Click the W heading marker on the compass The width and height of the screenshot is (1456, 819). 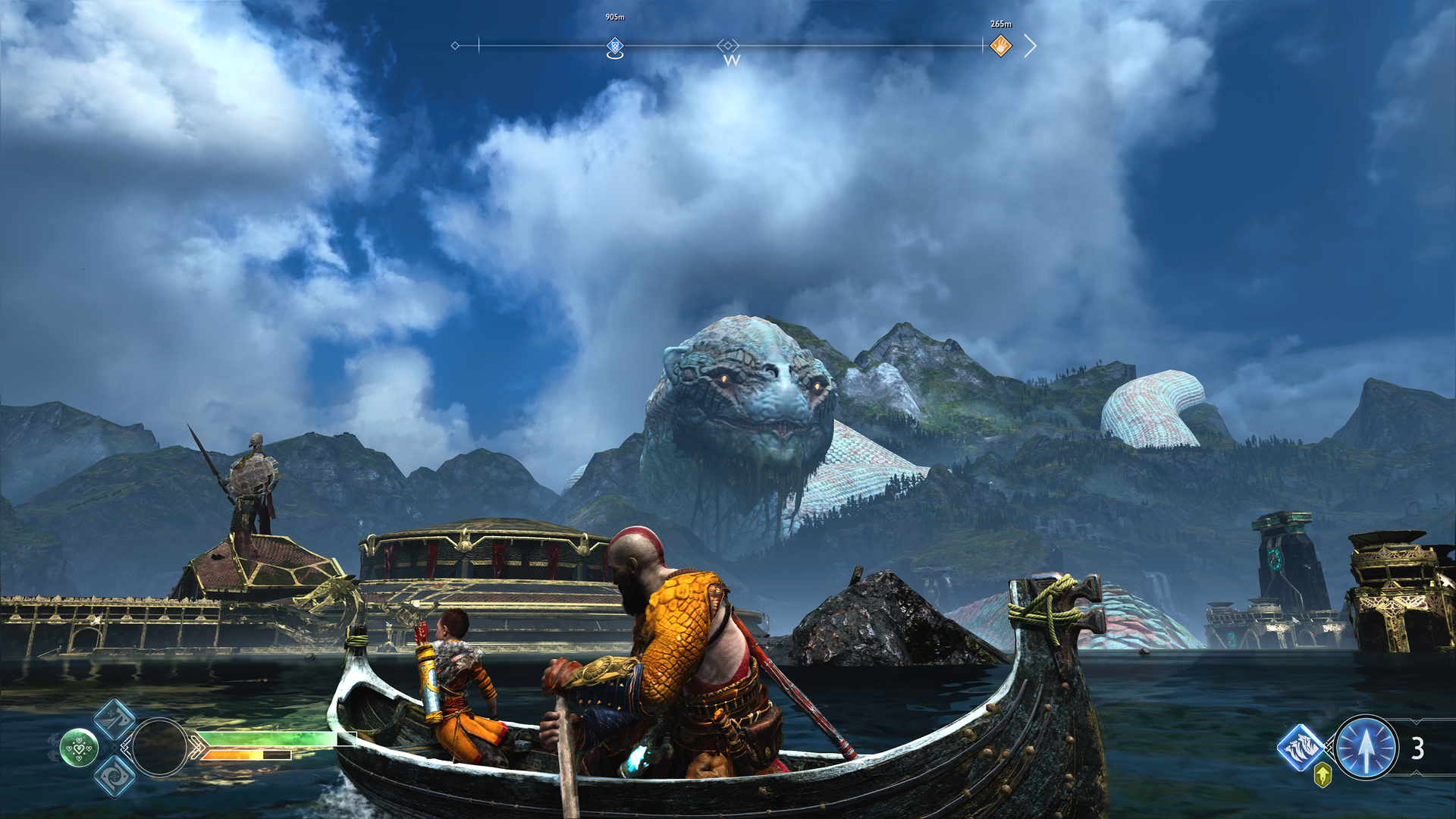click(x=730, y=59)
